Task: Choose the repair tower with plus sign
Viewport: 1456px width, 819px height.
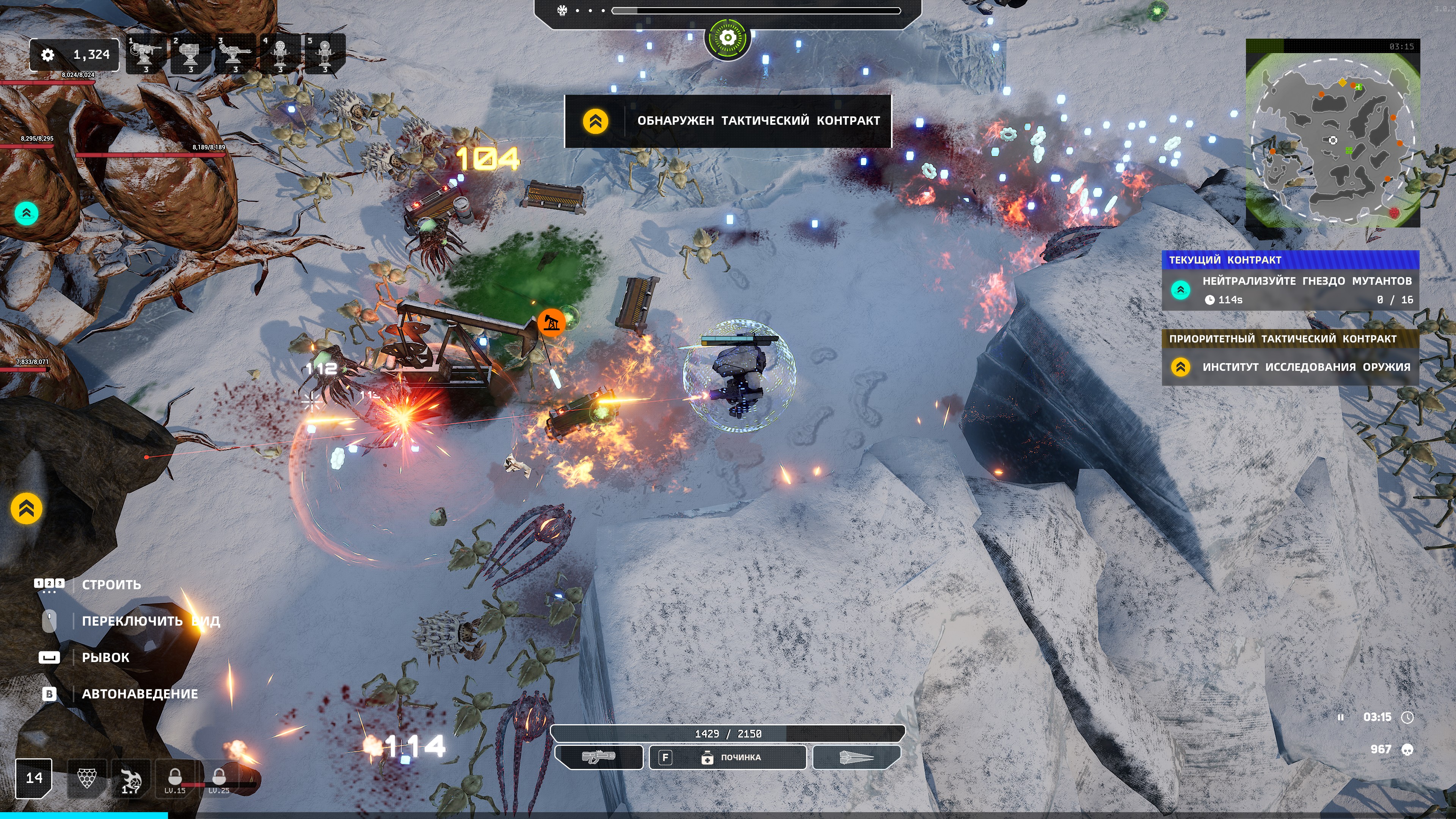Action: tap(325, 54)
